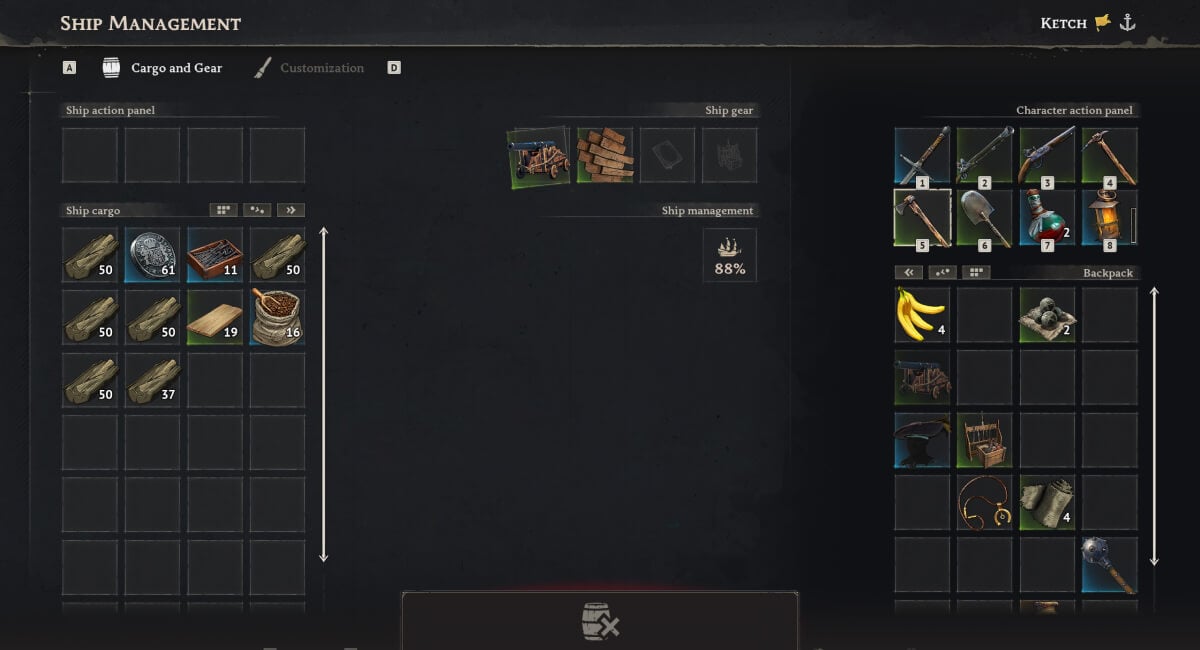Choose the spiked mace in the backpack

[1109, 565]
